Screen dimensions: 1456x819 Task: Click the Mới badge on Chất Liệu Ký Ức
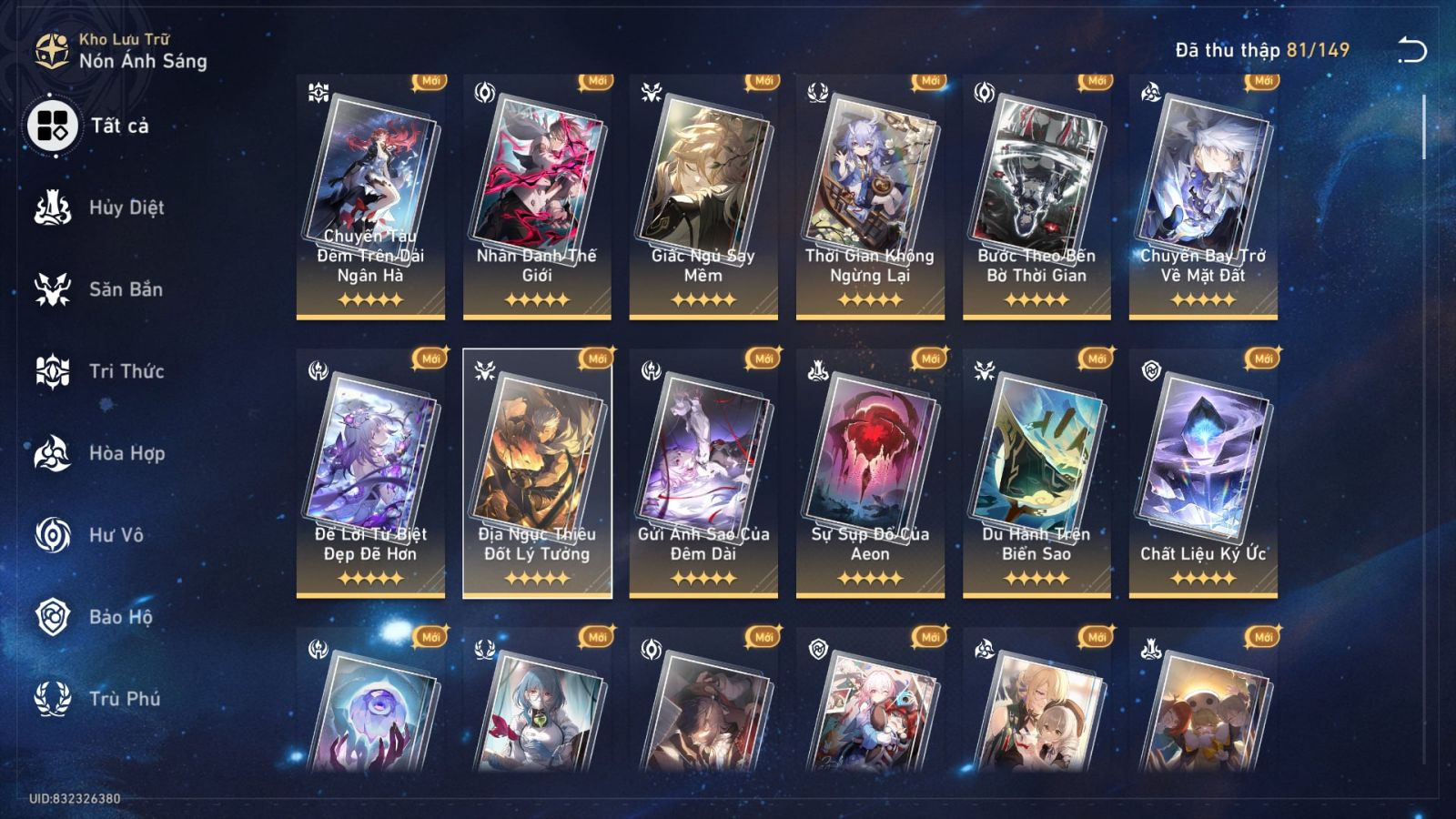(x=1260, y=357)
